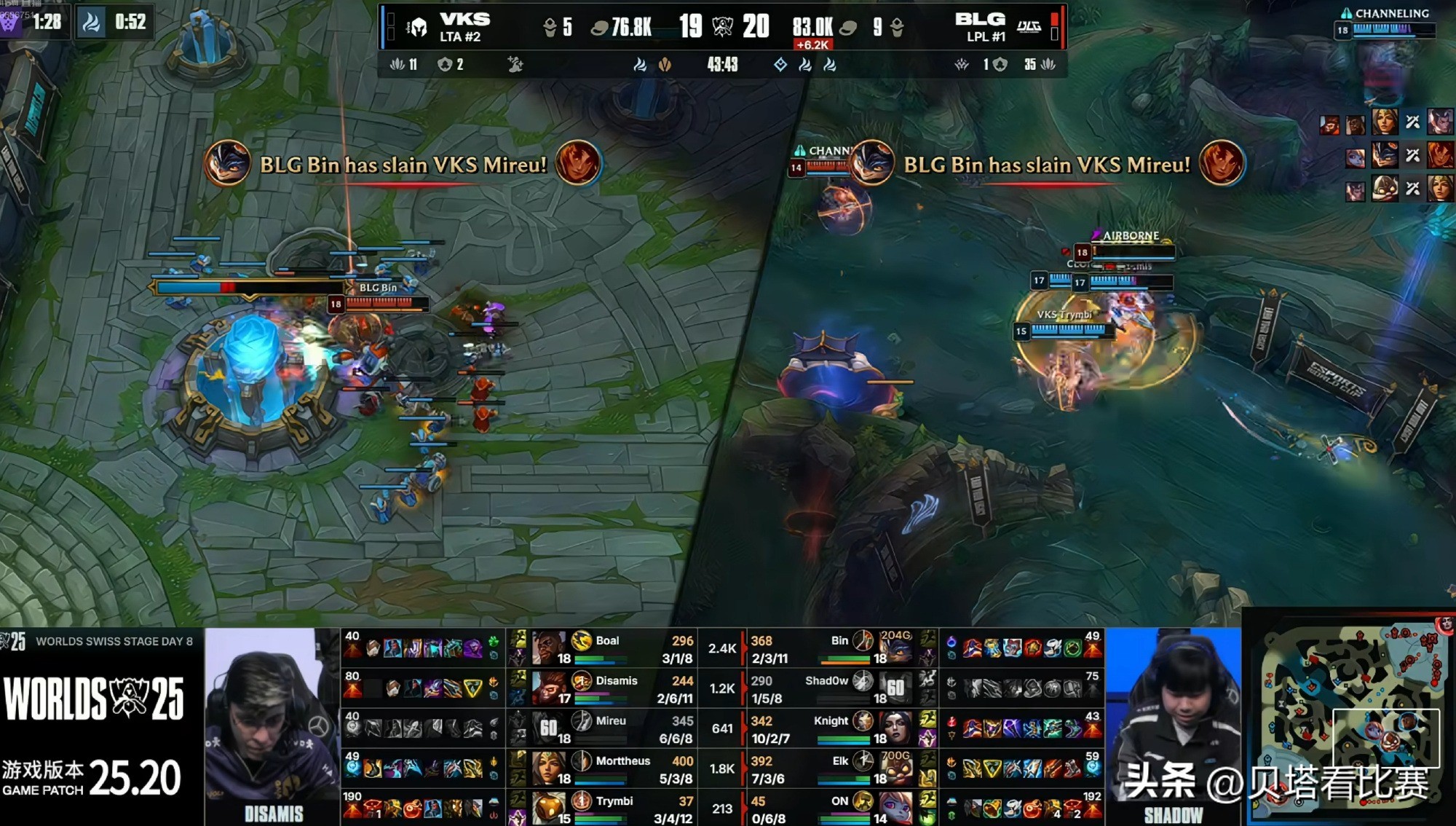Click the minimap in the corner
The height and width of the screenshot is (826, 1456).
(1350, 716)
